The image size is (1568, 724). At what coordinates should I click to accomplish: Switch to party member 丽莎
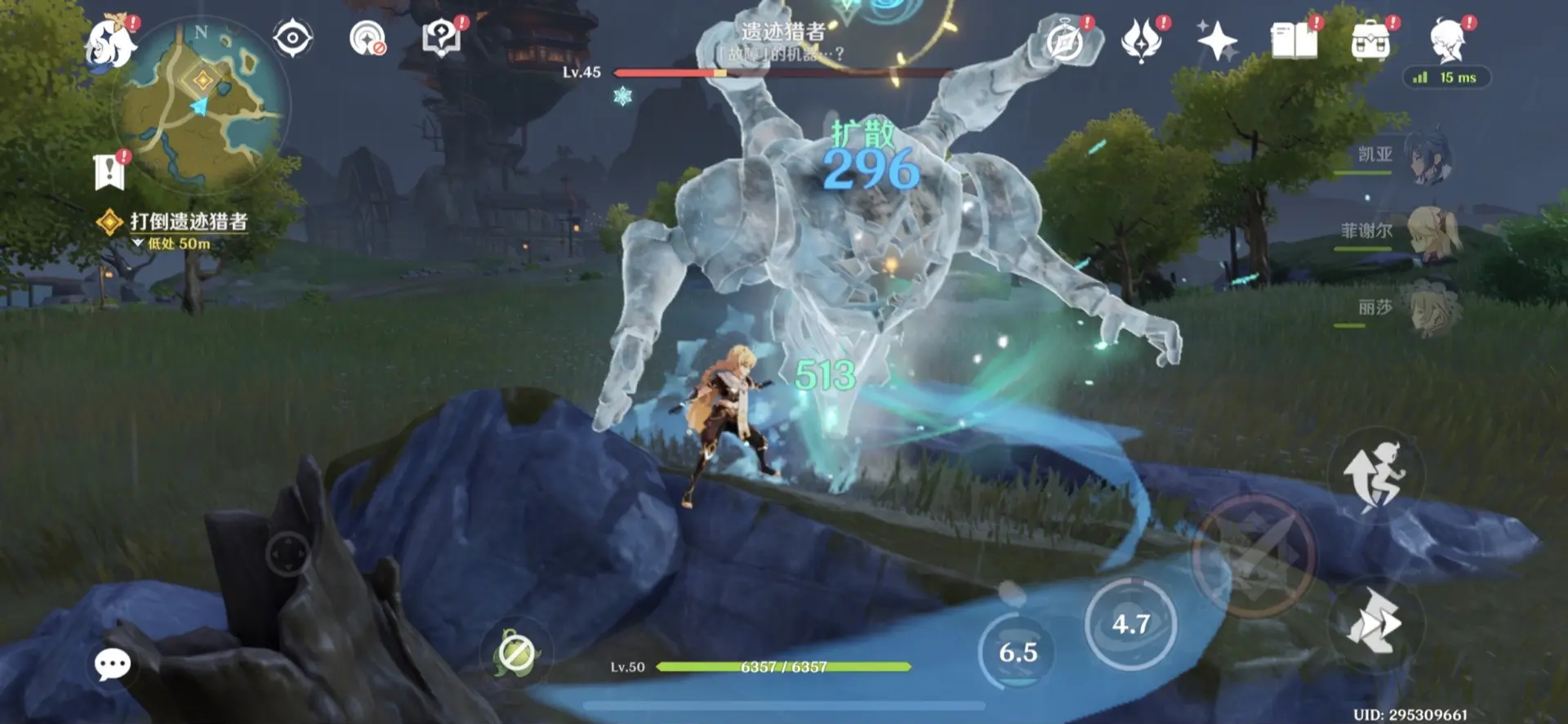(x=1429, y=309)
